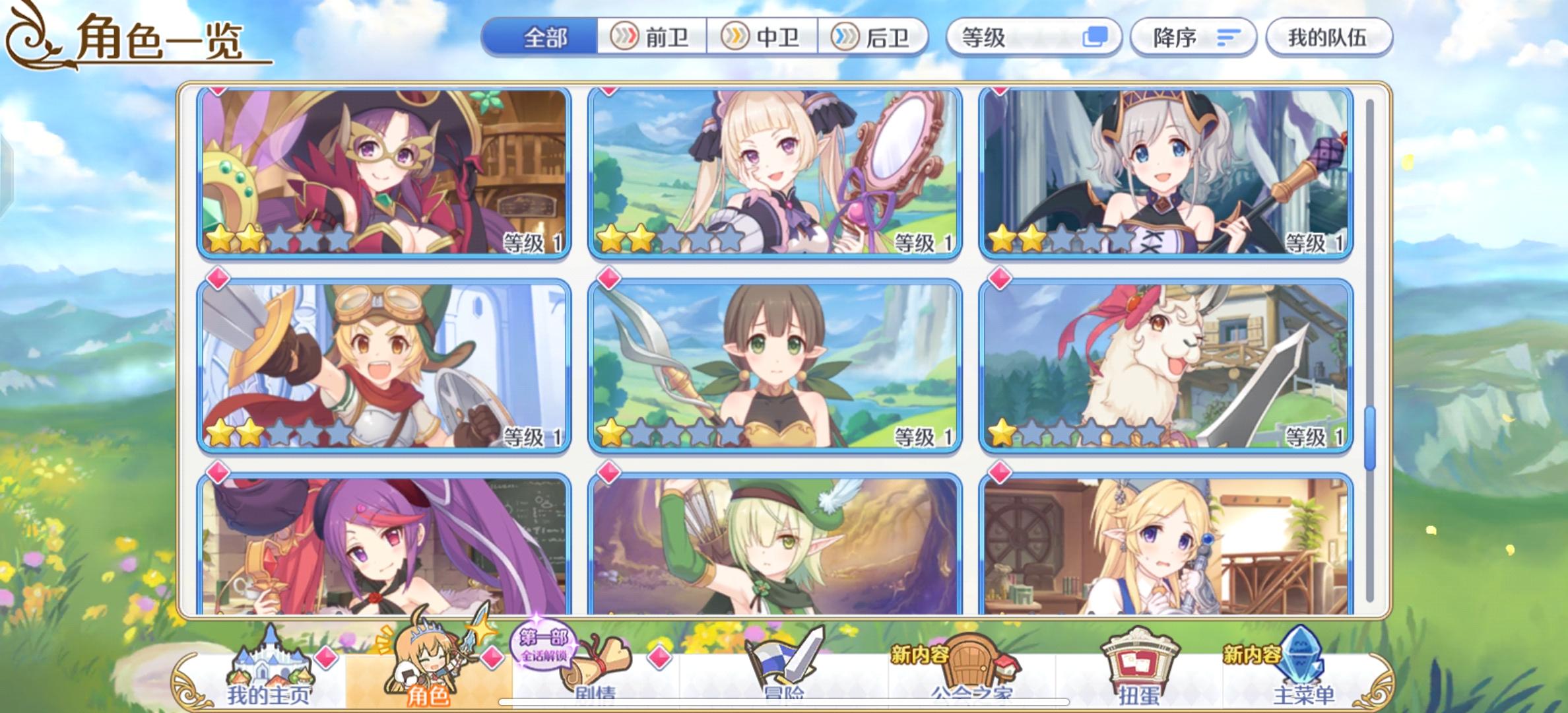
Task: Click the sort order lines icon in 降序 button
Action: point(1229,38)
